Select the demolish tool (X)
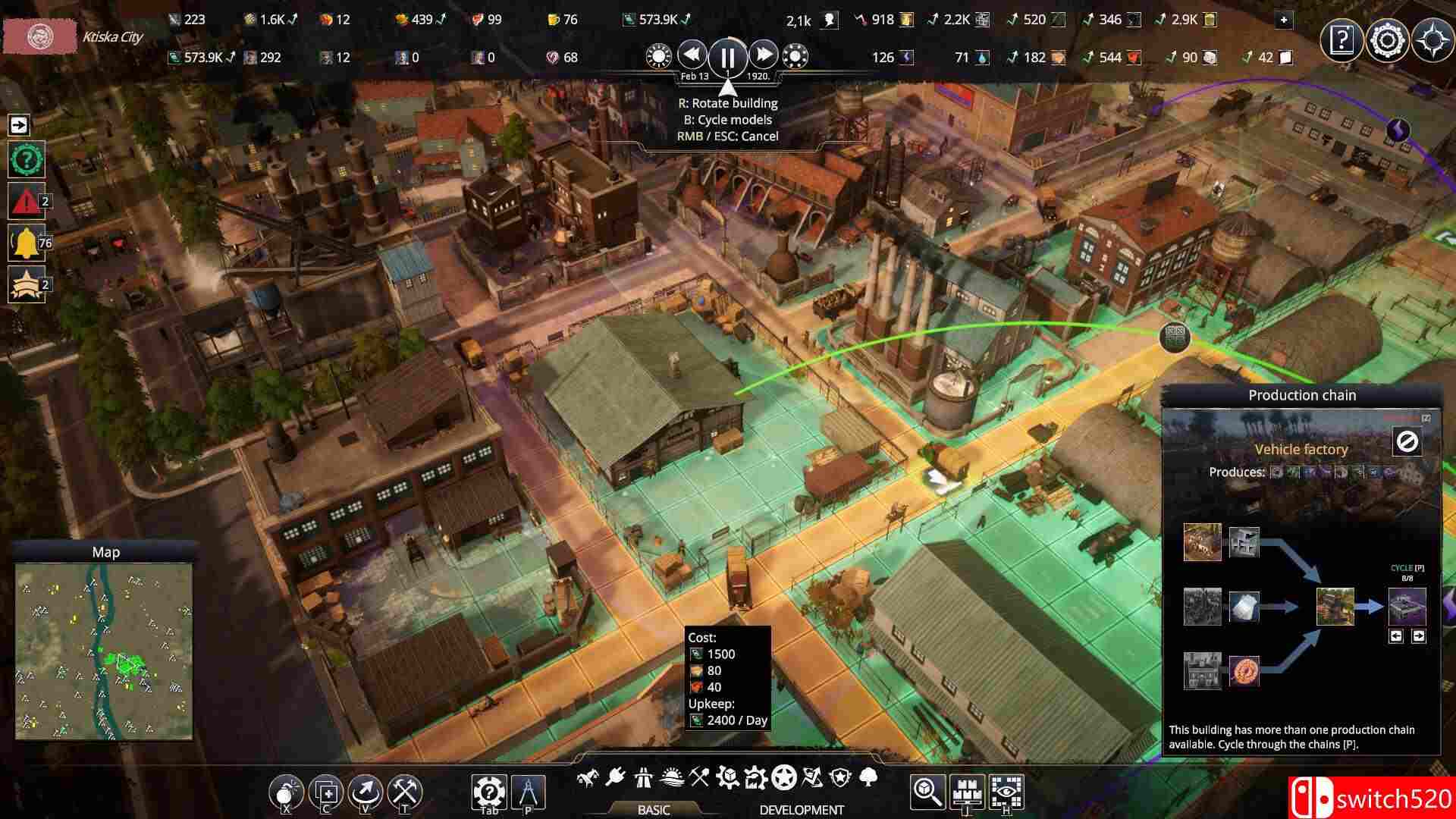This screenshot has width=1456, height=819. [x=287, y=792]
